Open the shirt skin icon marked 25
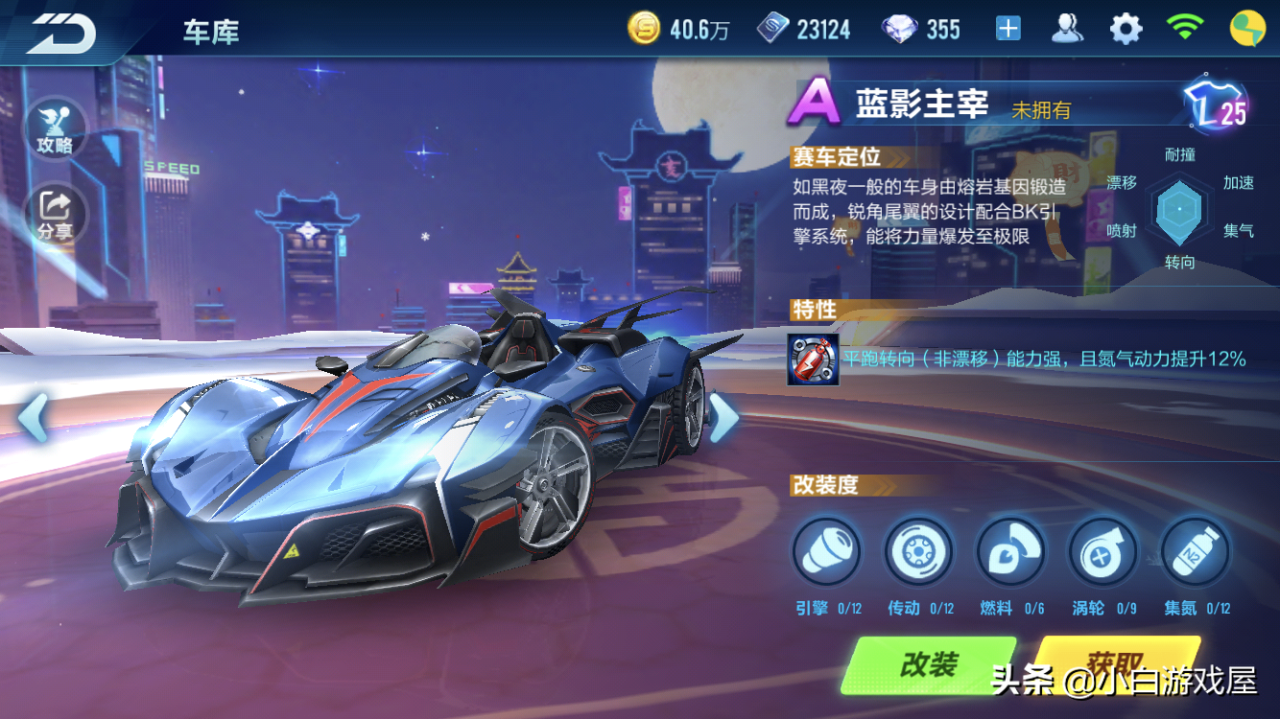The image size is (1280, 719). 1214,106
